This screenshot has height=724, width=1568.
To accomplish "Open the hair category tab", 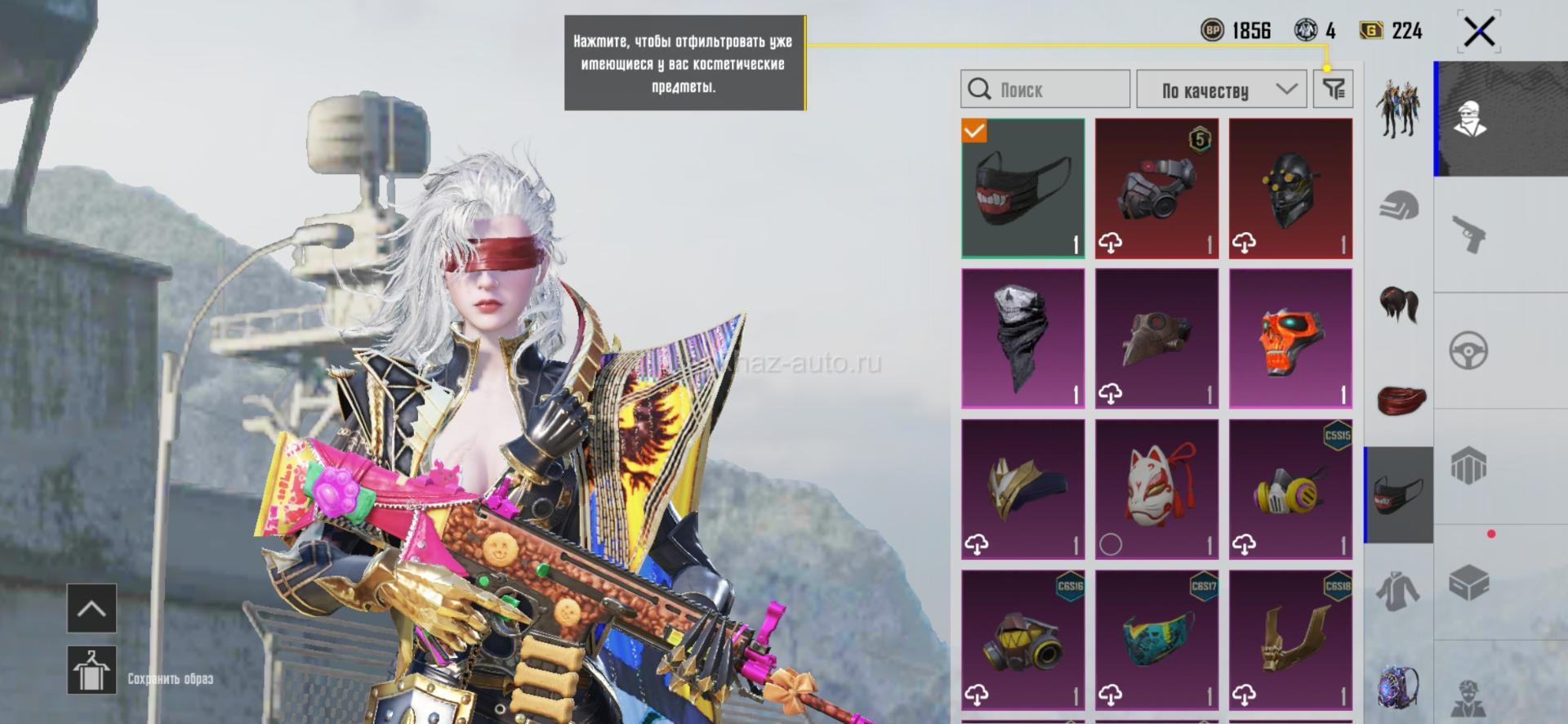I will click(1400, 304).
